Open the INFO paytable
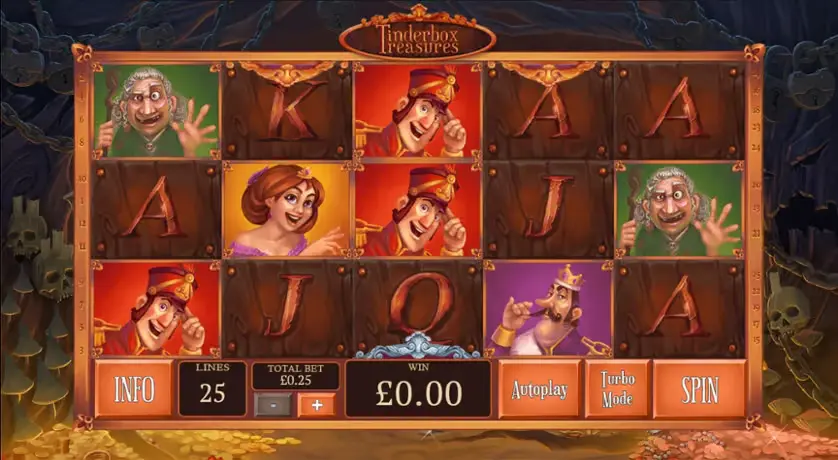 pos(134,389)
